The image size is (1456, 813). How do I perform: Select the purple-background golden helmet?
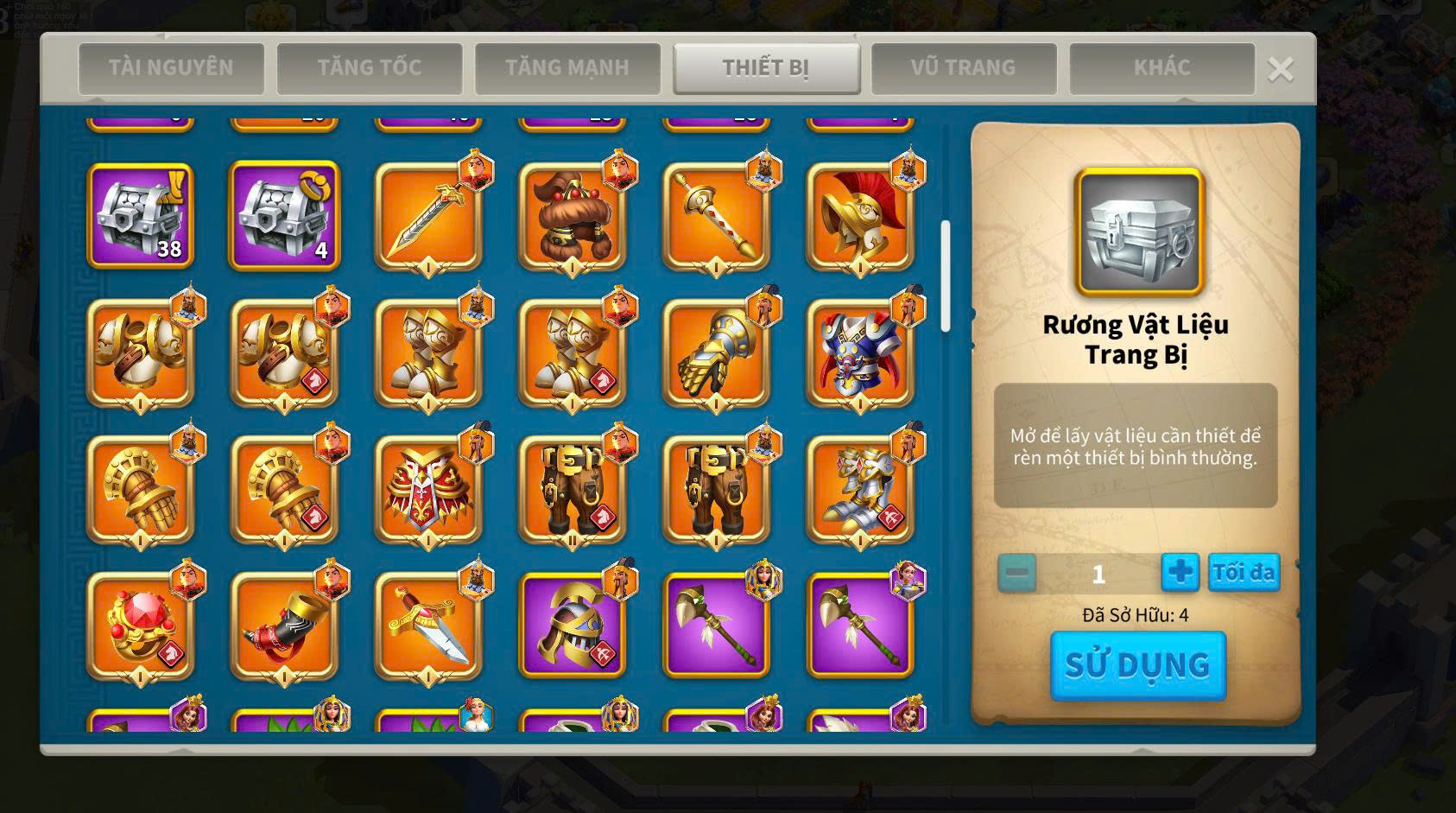(x=572, y=626)
